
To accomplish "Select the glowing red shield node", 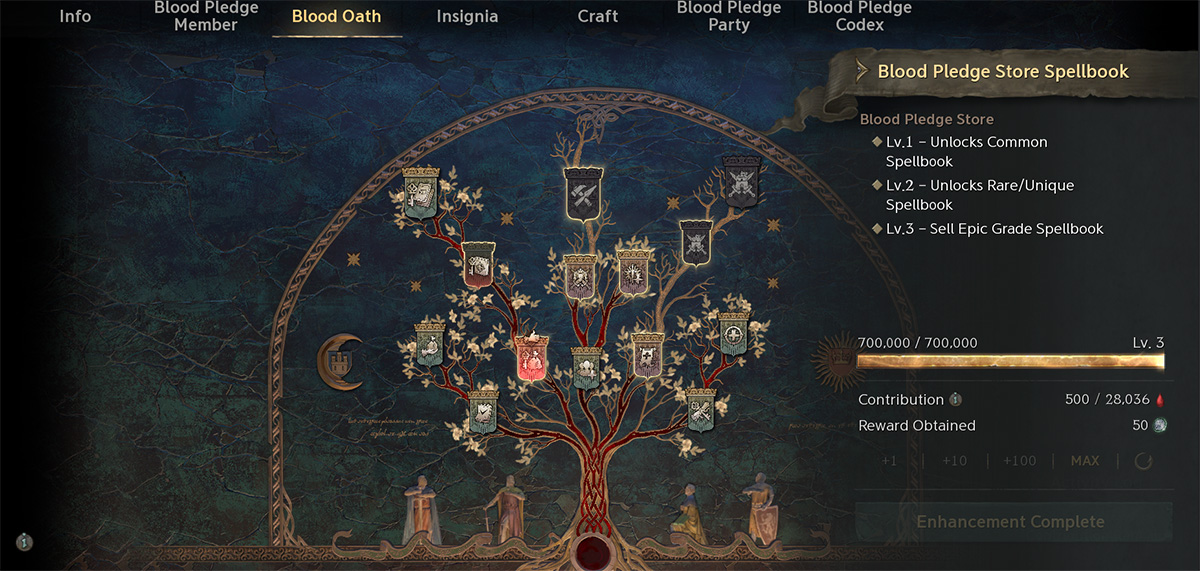I will pos(530,358).
